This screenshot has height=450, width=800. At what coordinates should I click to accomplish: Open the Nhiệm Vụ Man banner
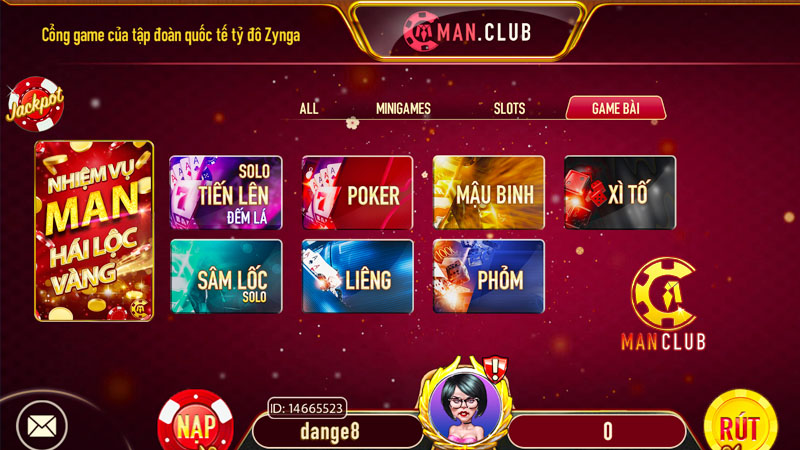94,231
